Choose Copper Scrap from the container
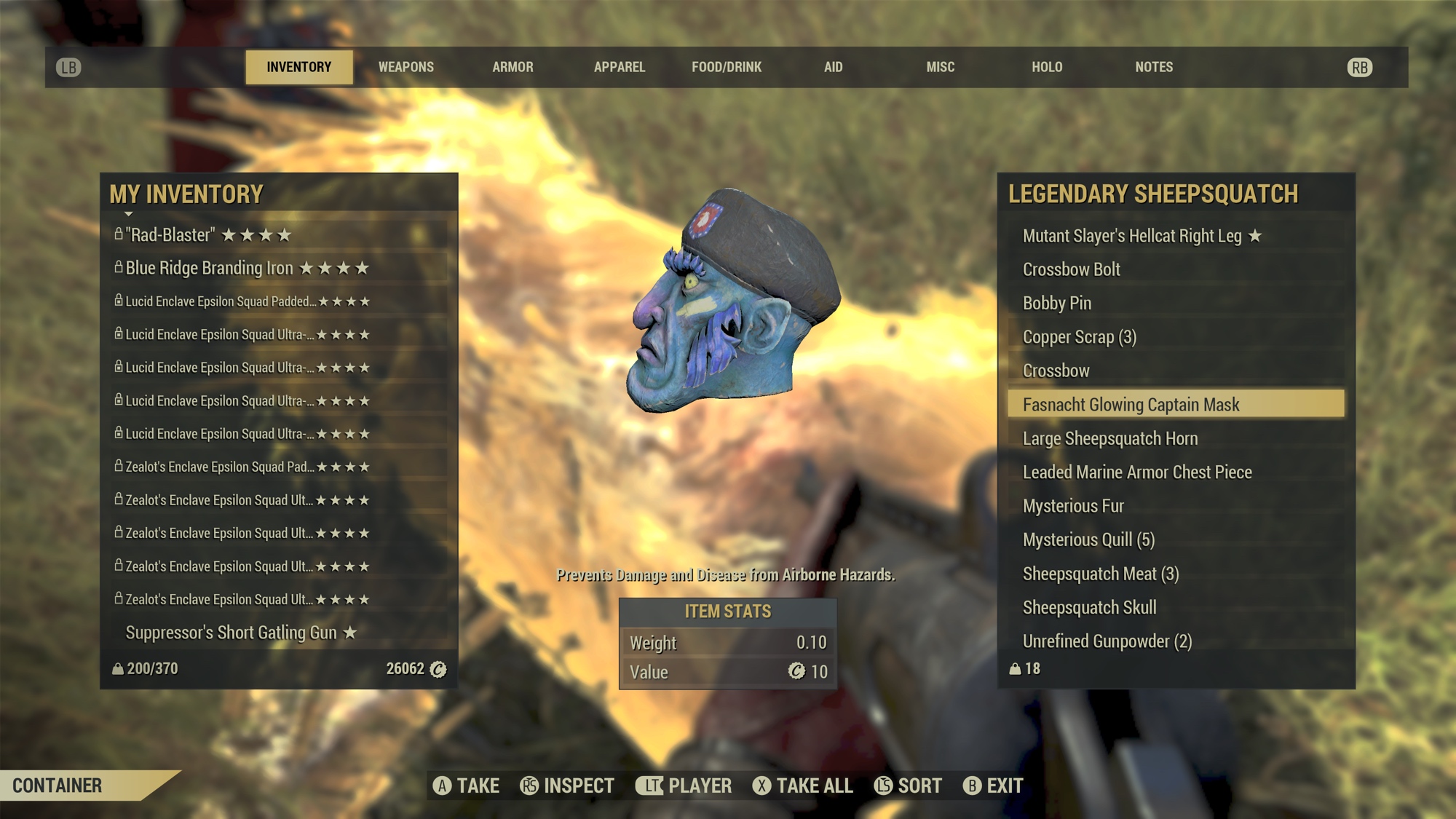The width and height of the screenshot is (1456, 819). [1079, 337]
